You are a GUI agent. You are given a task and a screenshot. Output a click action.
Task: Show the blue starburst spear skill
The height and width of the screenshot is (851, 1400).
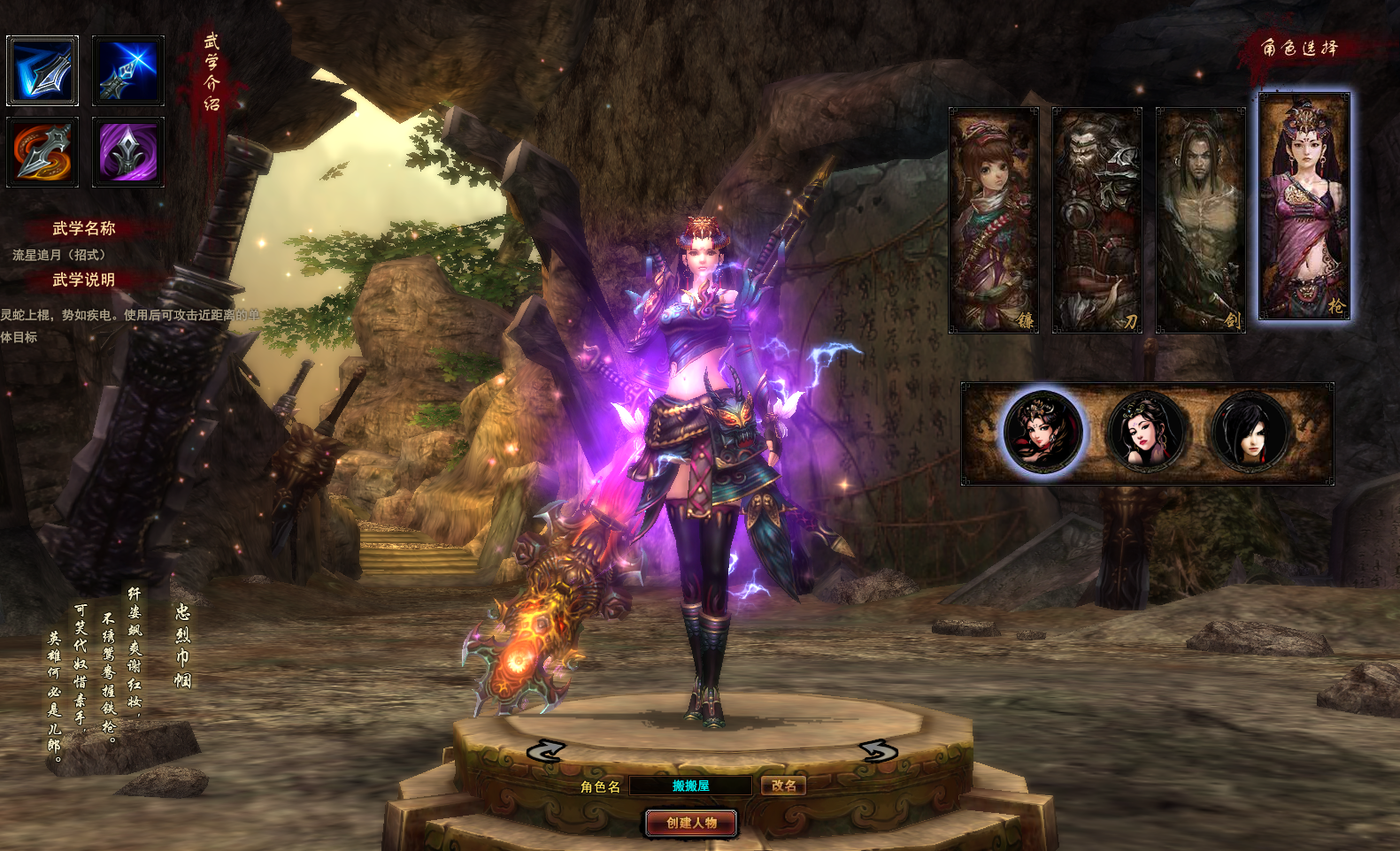point(128,71)
